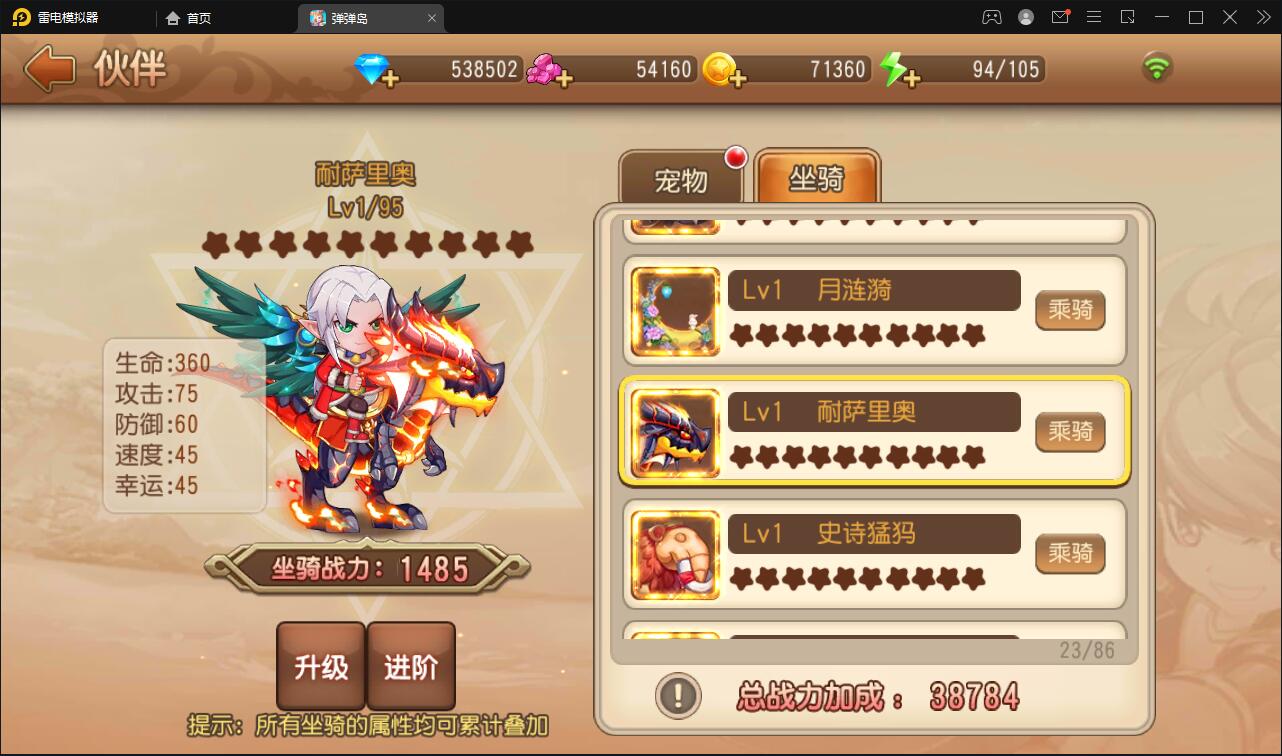Expand the LDPlayer hamburger menu
The image size is (1282, 756).
tap(1093, 17)
